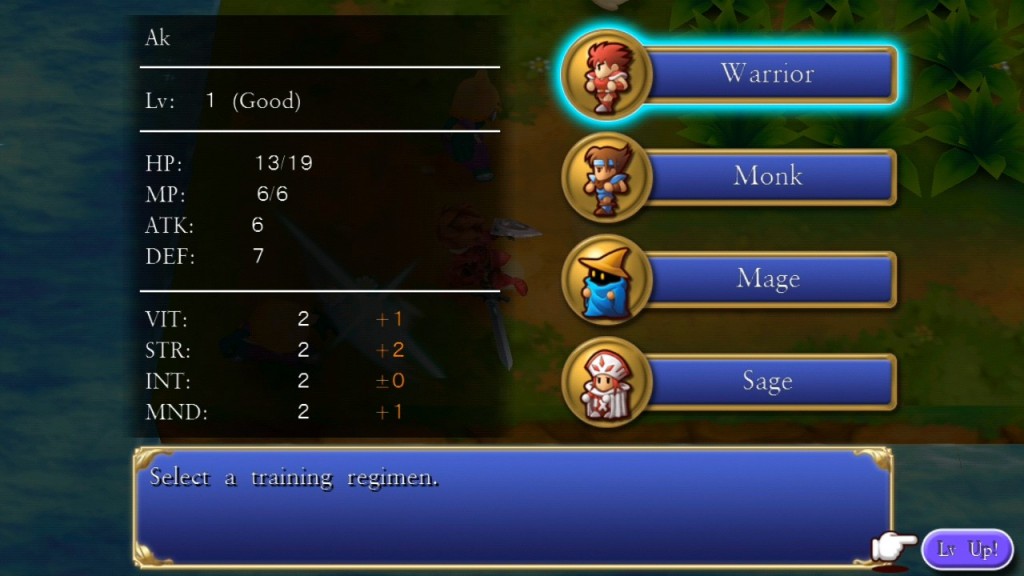Click the Lv Up! button
Image resolution: width=1024 pixels, height=576 pixels.
coord(967,549)
